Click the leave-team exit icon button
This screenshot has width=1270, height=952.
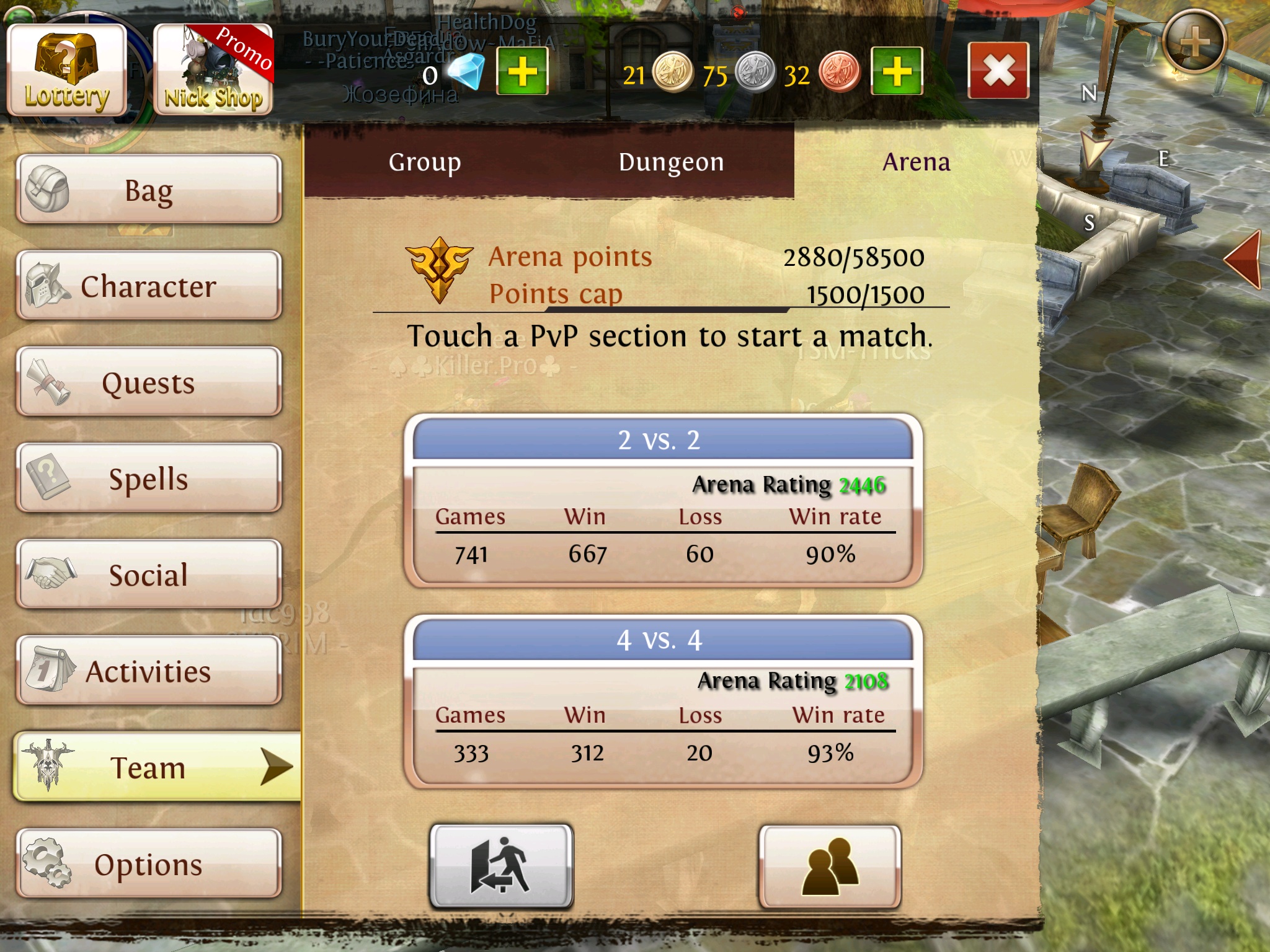(x=501, y=866)
